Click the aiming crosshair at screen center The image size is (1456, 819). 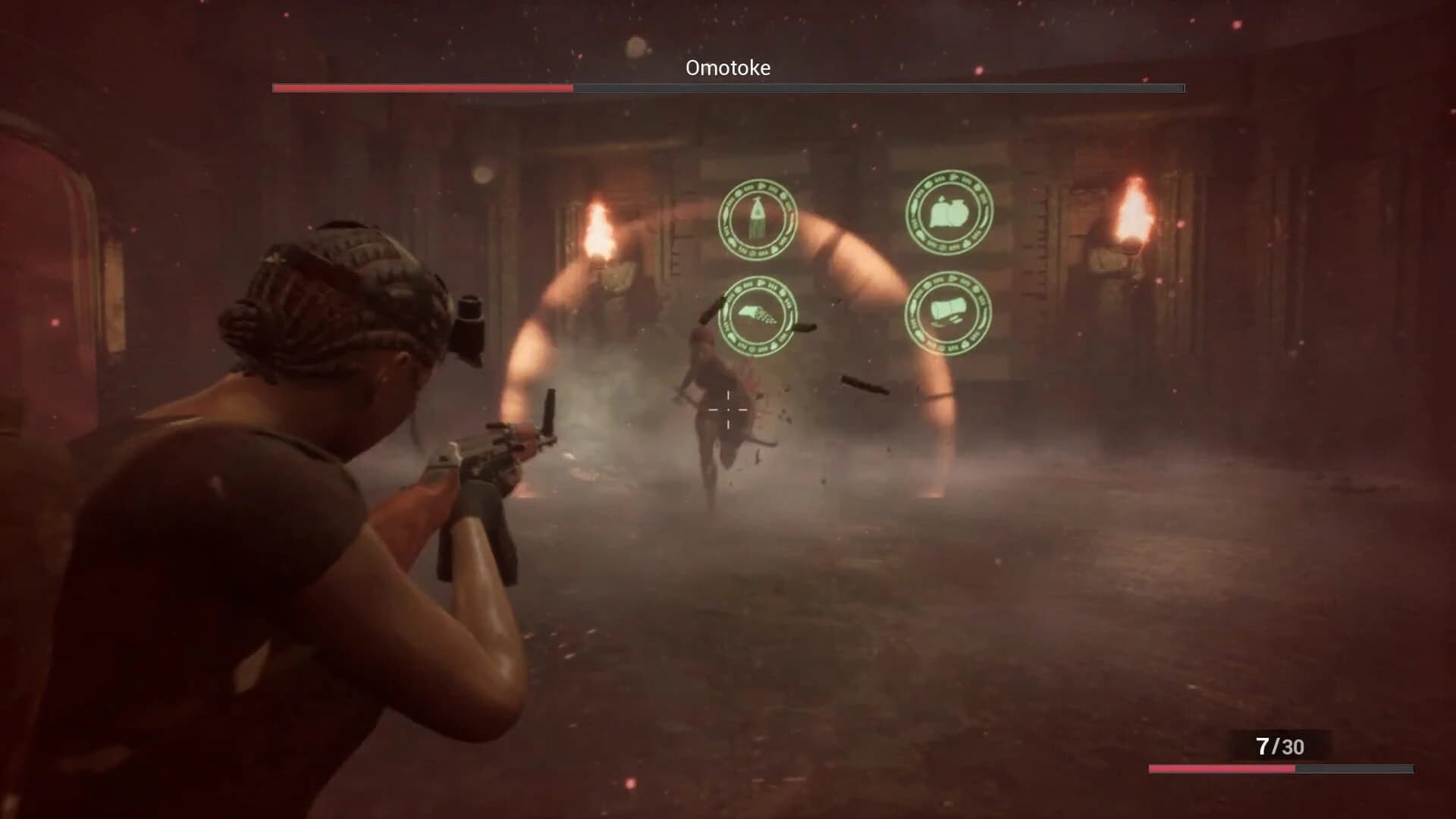[728, 409]
